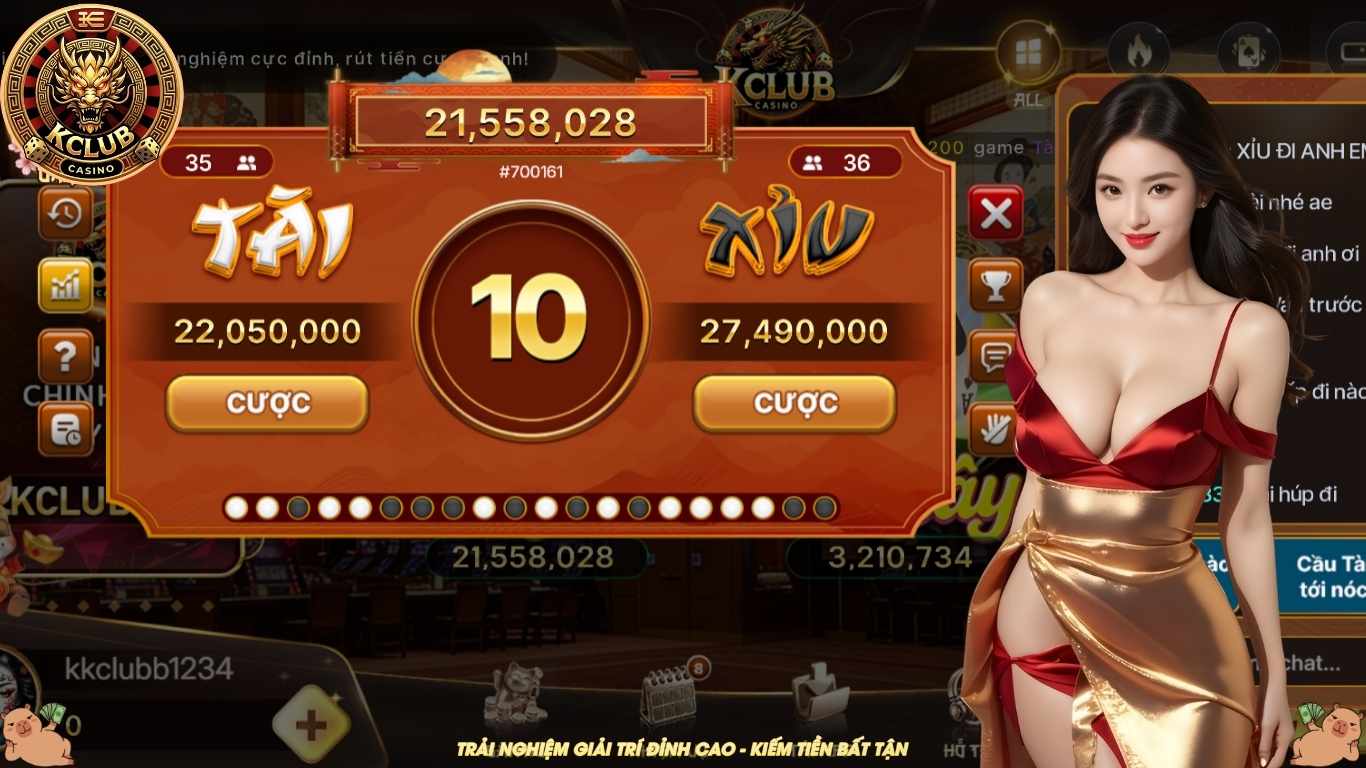Open the bet report log icon

(64, 425)
